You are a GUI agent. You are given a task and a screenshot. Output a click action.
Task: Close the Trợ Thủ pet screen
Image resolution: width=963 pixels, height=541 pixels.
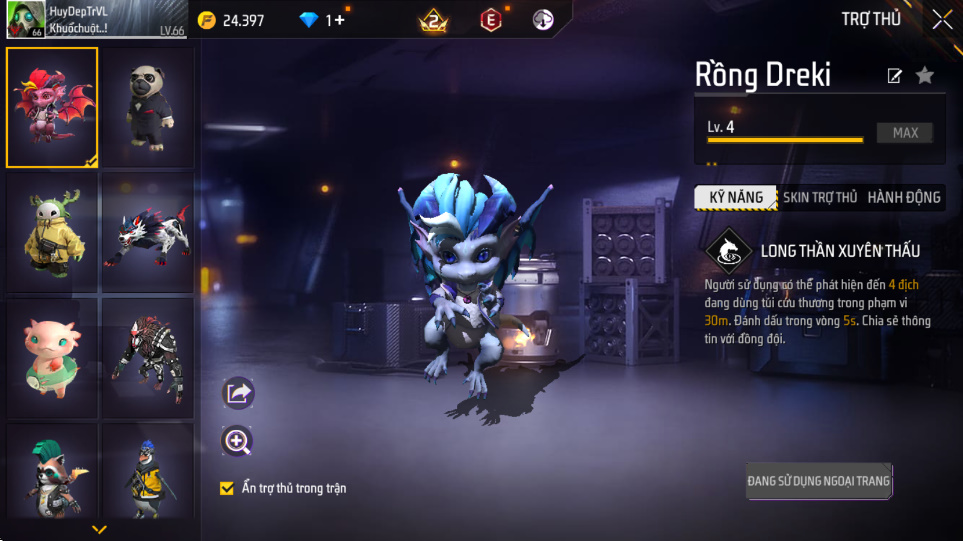[942, 19]
